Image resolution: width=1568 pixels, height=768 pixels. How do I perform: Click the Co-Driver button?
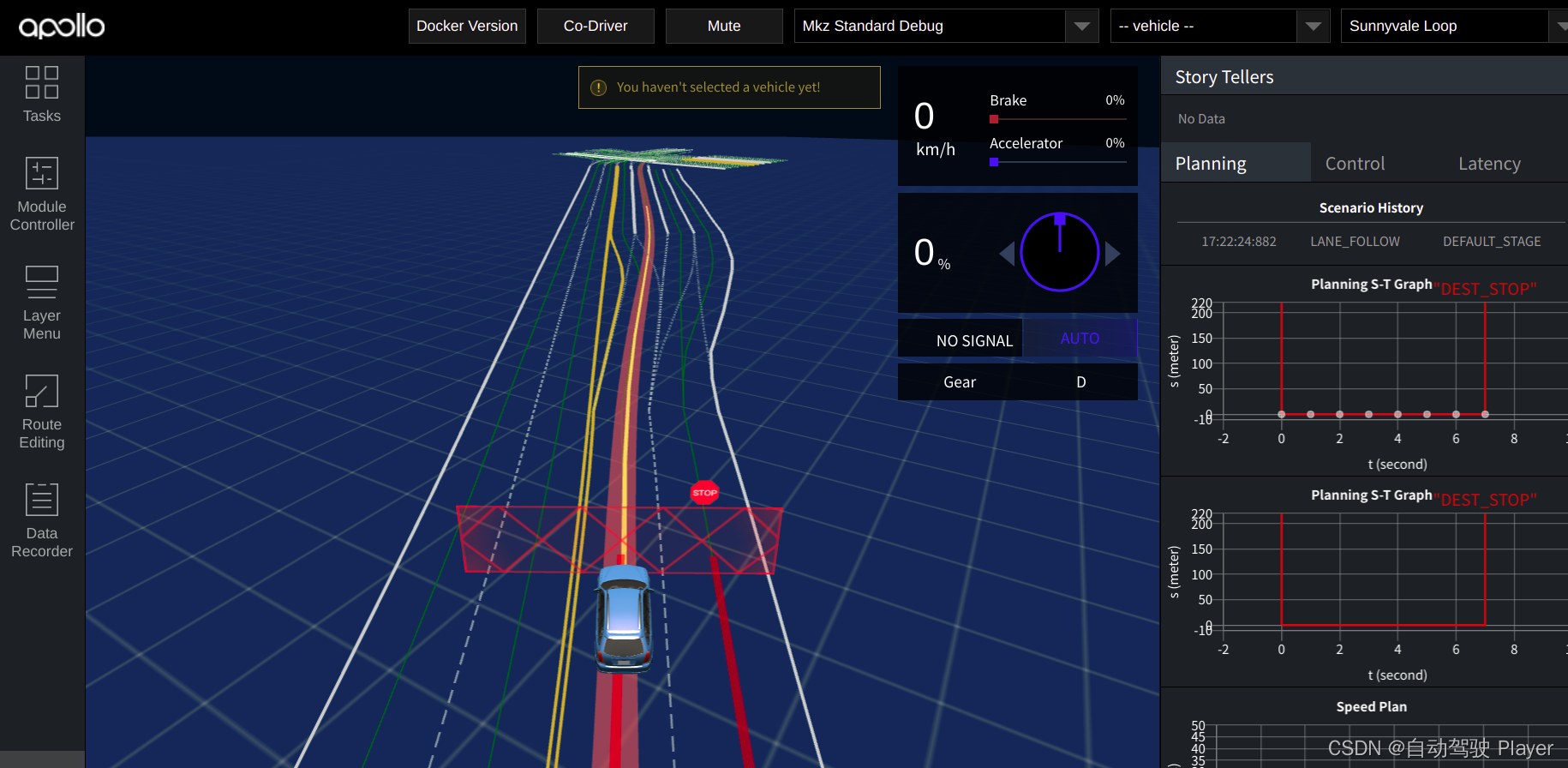(x=595, y=26)
